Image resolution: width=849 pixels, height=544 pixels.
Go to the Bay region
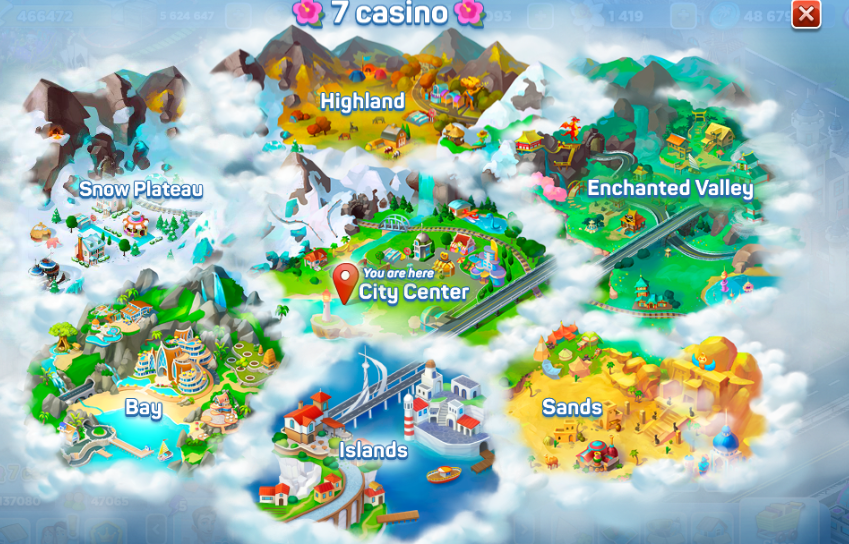pyautogui.click(x=143, y=407)
